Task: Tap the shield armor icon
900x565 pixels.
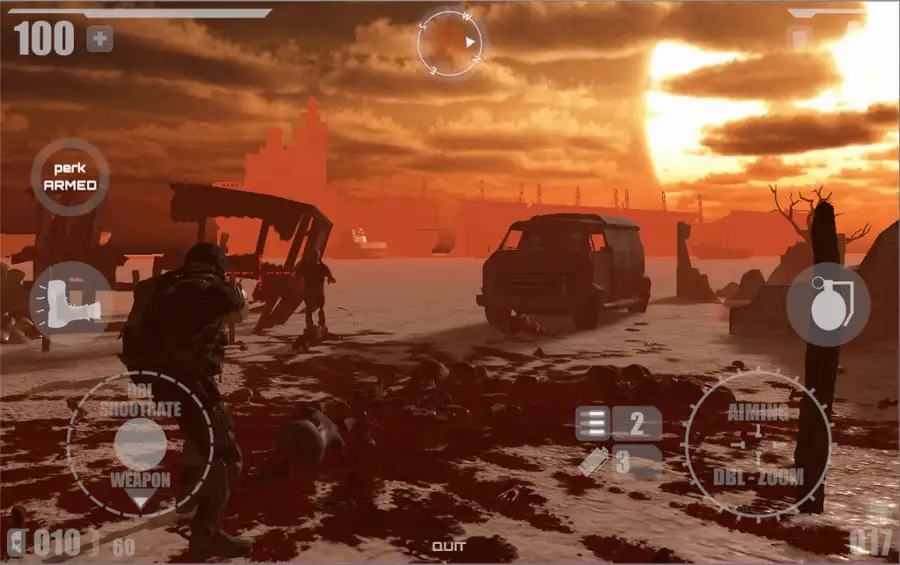Action: (799, 39)
